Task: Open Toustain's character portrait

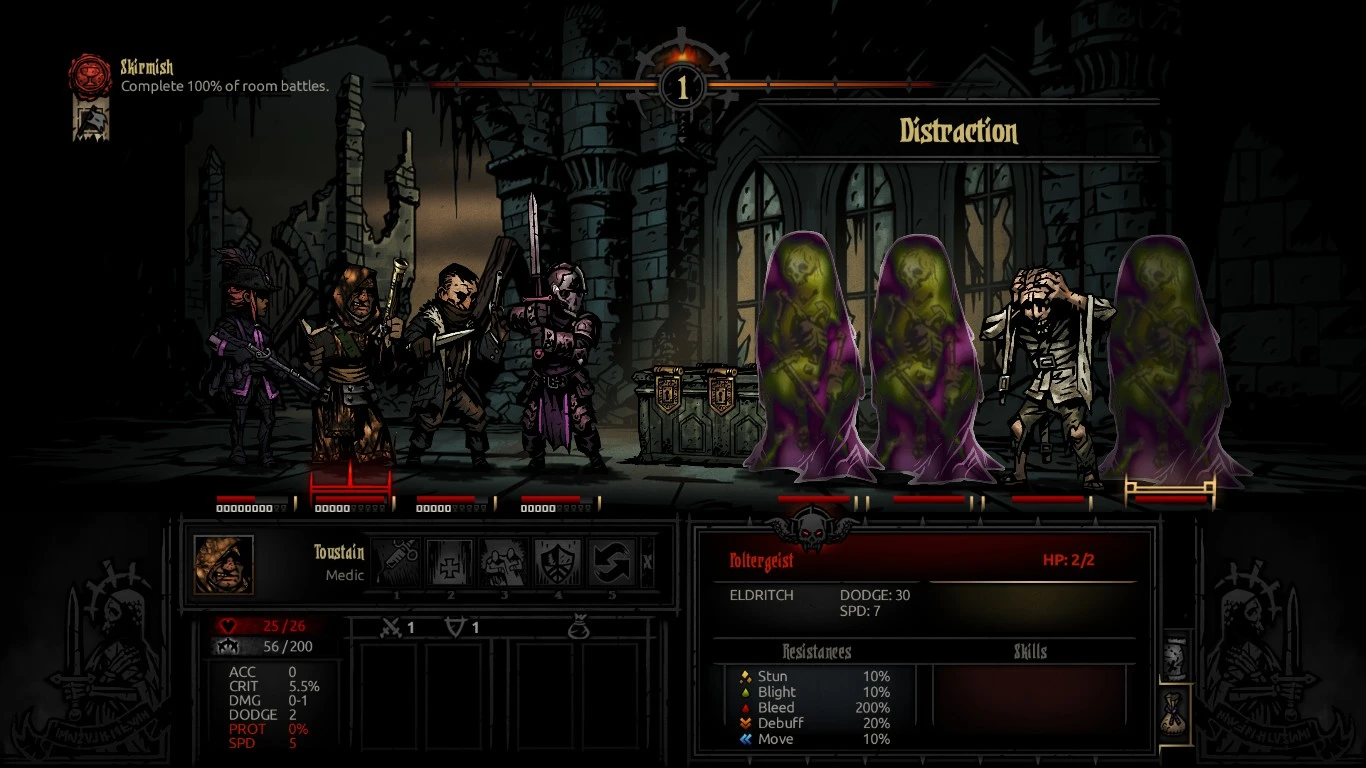Action: 224,565
